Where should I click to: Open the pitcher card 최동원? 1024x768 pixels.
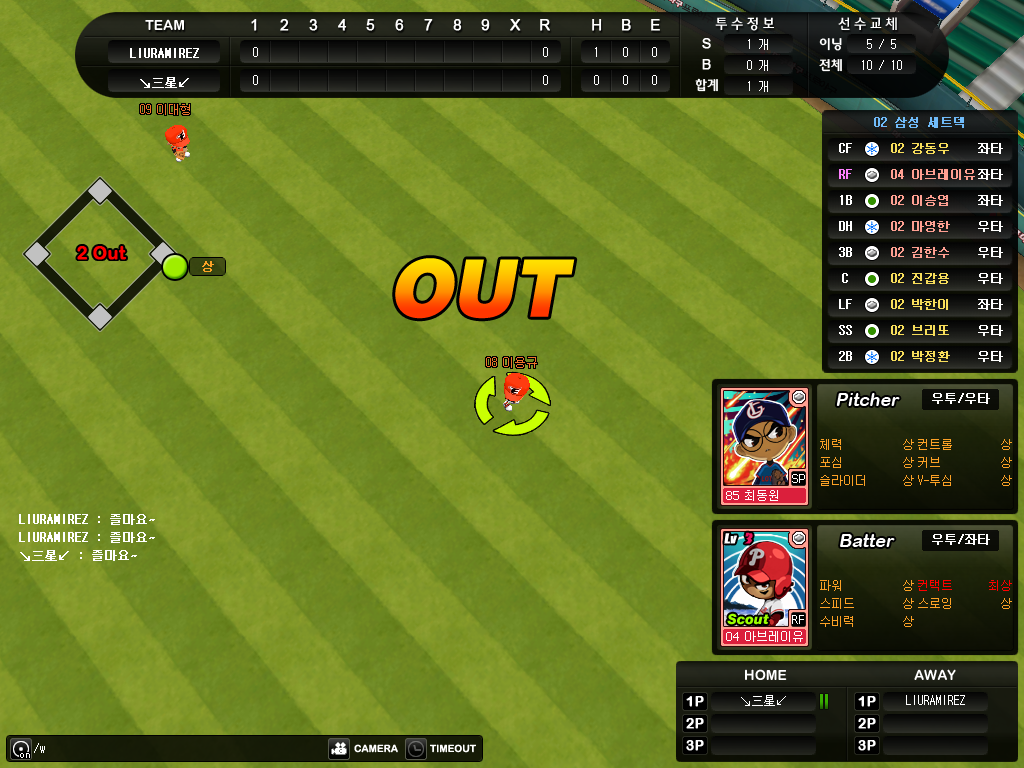click(765, 445)
